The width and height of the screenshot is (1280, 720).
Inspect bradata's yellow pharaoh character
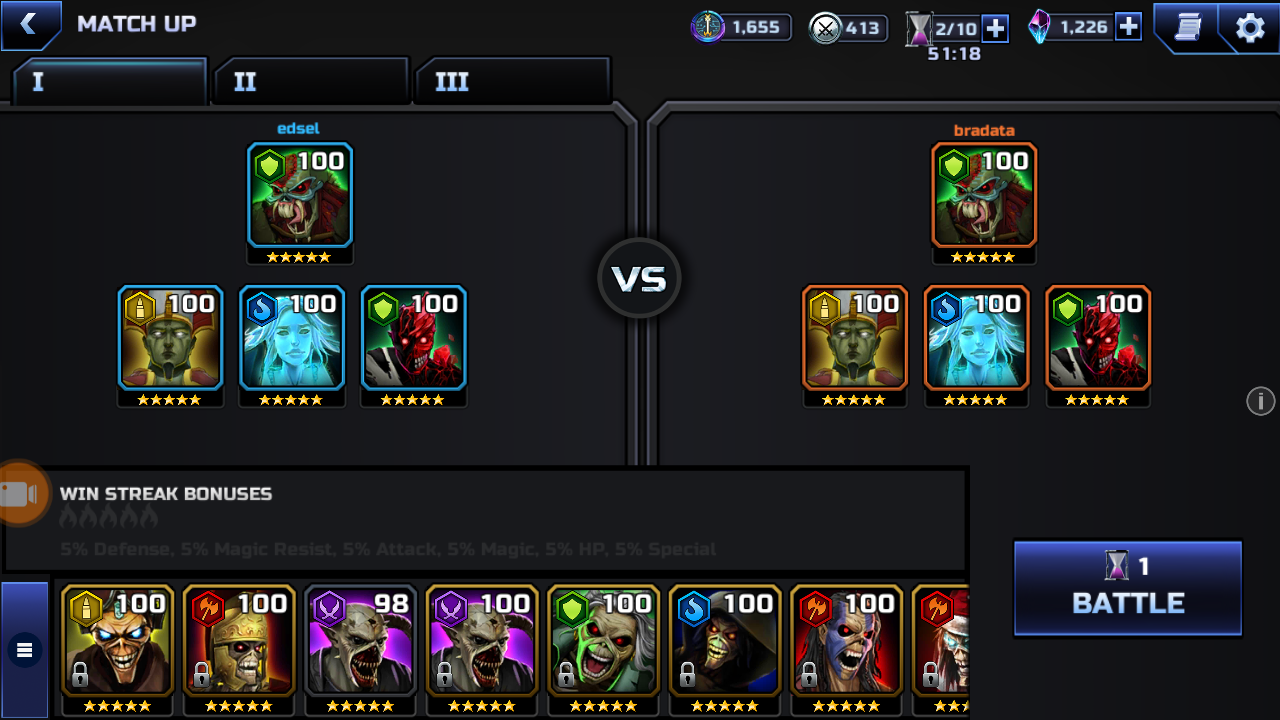click(x=855, y=338)
